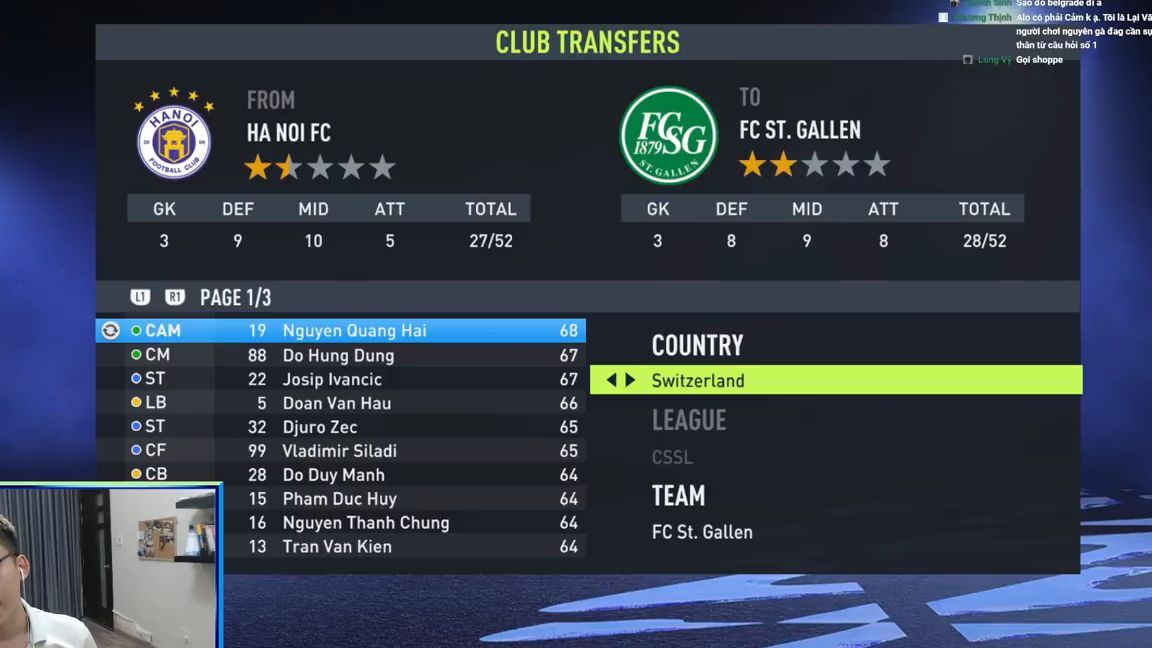Select centre back Do Duy Manh

(x=333, y=475)
